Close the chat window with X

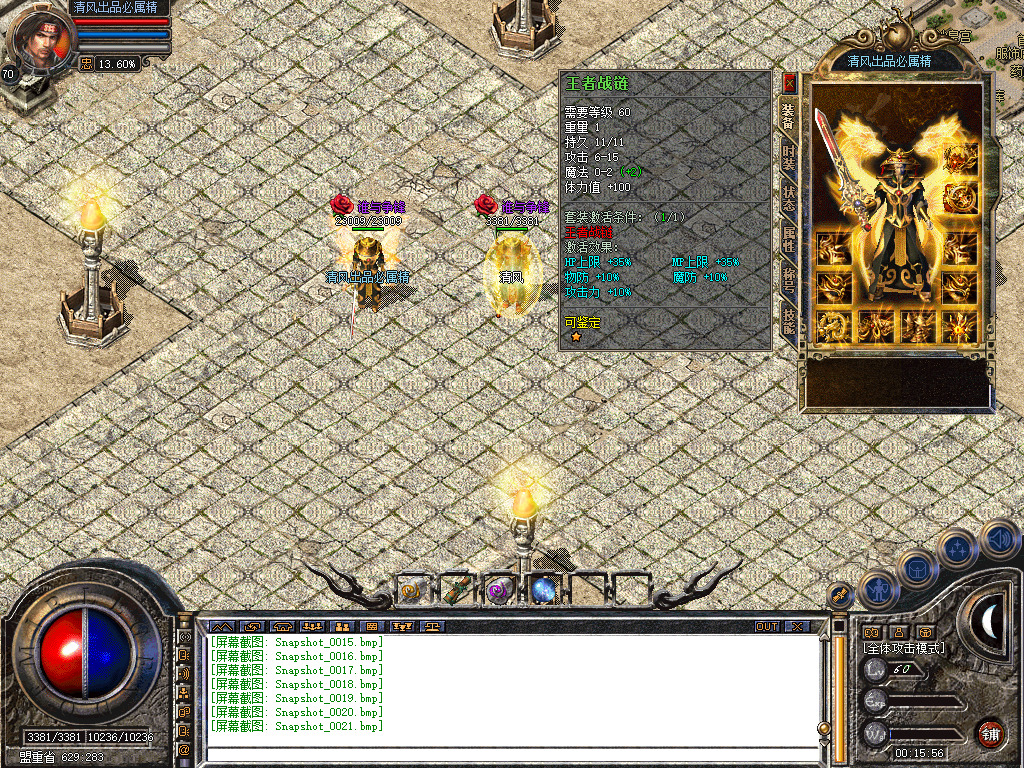(x=797, y=627)
